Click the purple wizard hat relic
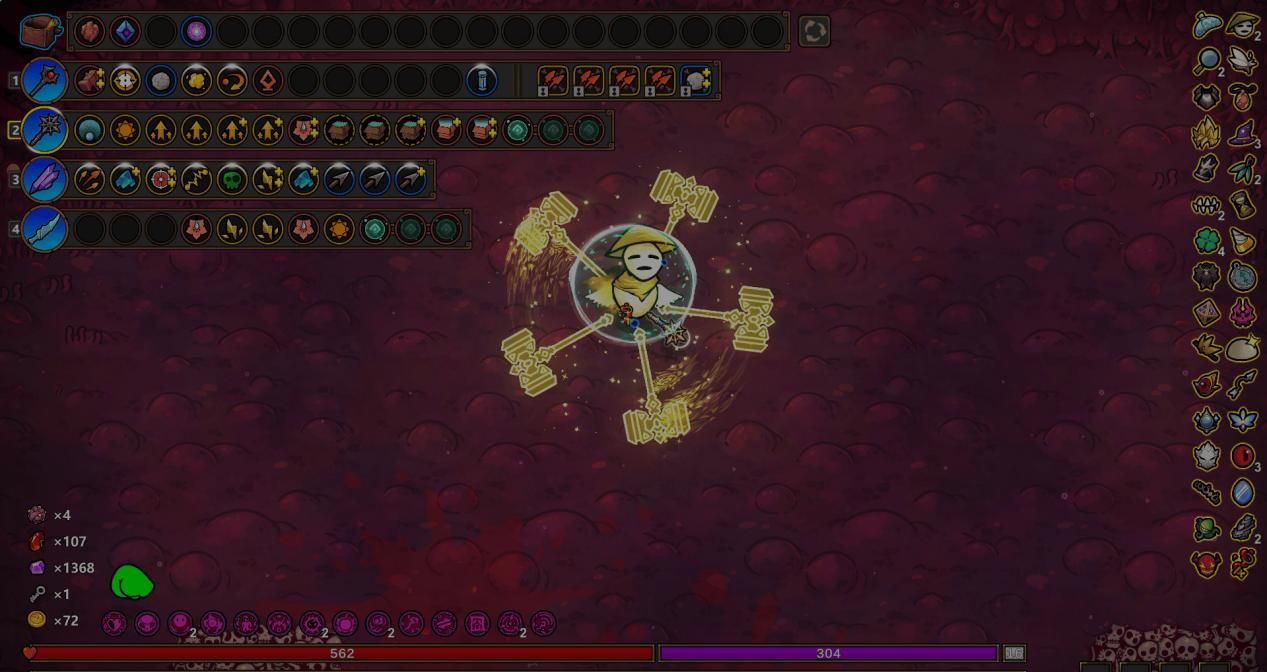1267x672 pixels. pos(1242,133)
